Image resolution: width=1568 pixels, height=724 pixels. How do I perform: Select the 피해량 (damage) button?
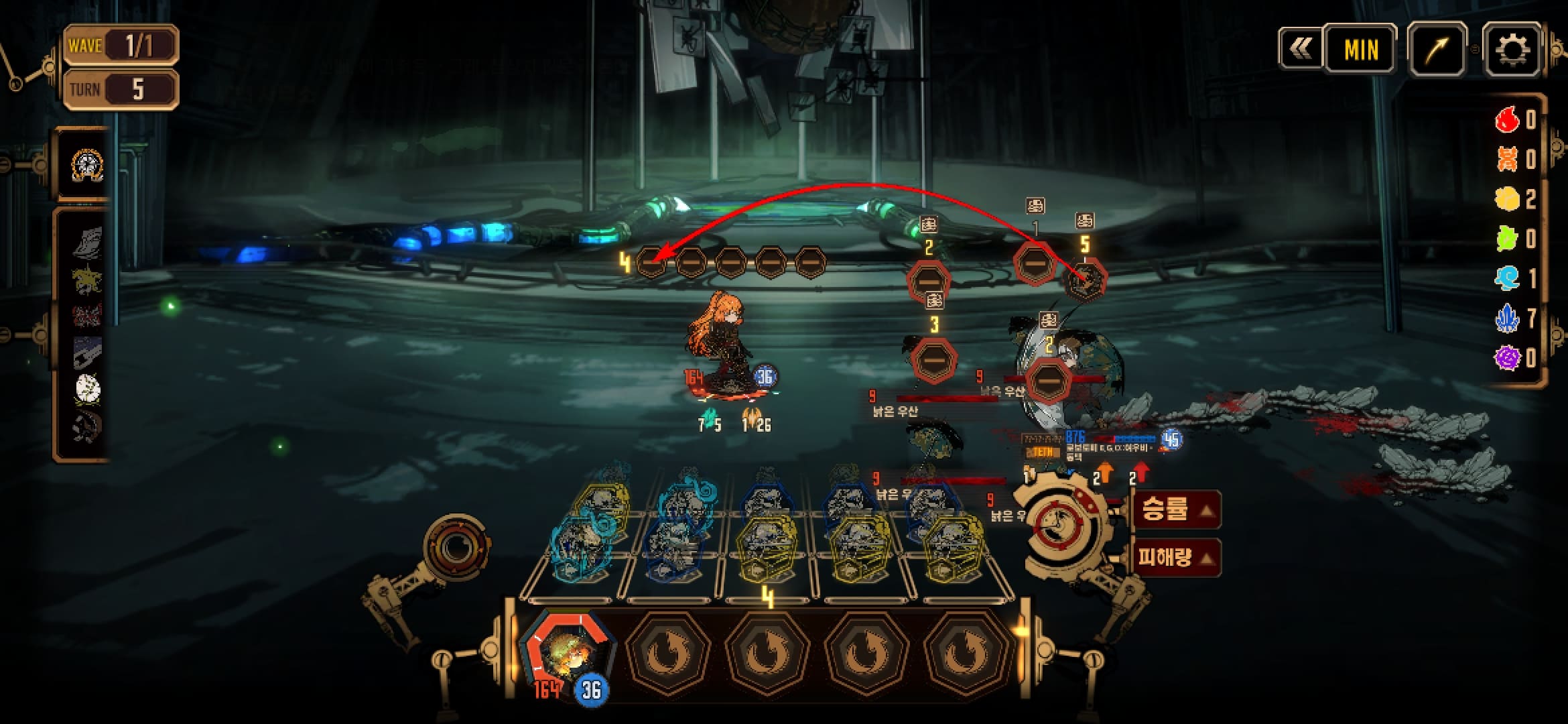pos(1175,557)
